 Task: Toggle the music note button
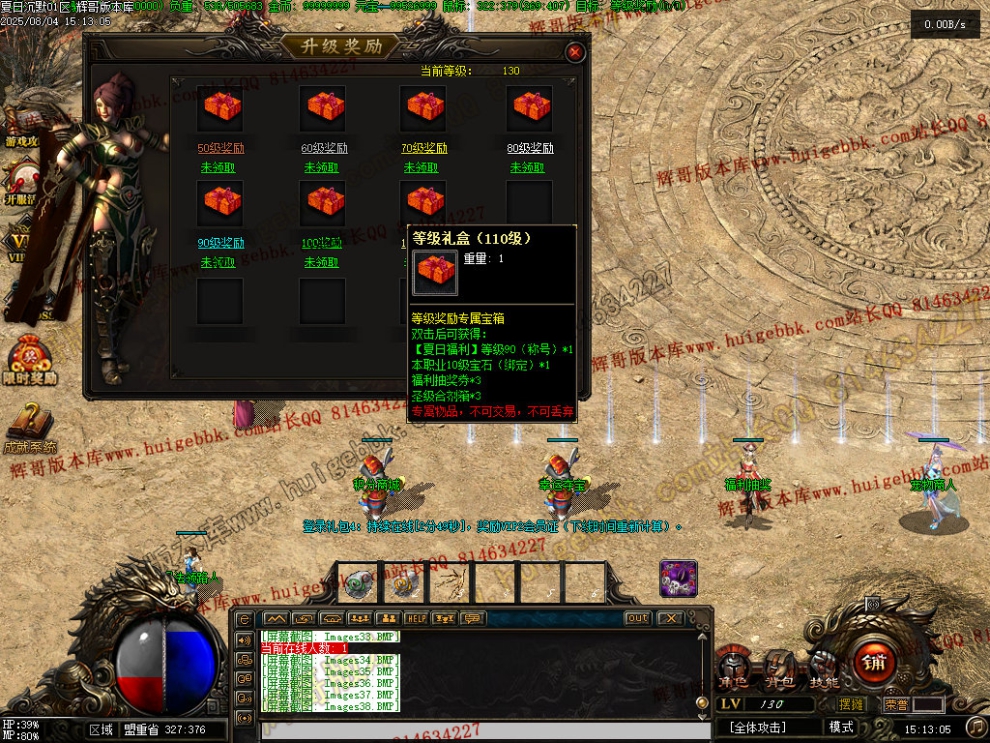click(x=976, y=726)
